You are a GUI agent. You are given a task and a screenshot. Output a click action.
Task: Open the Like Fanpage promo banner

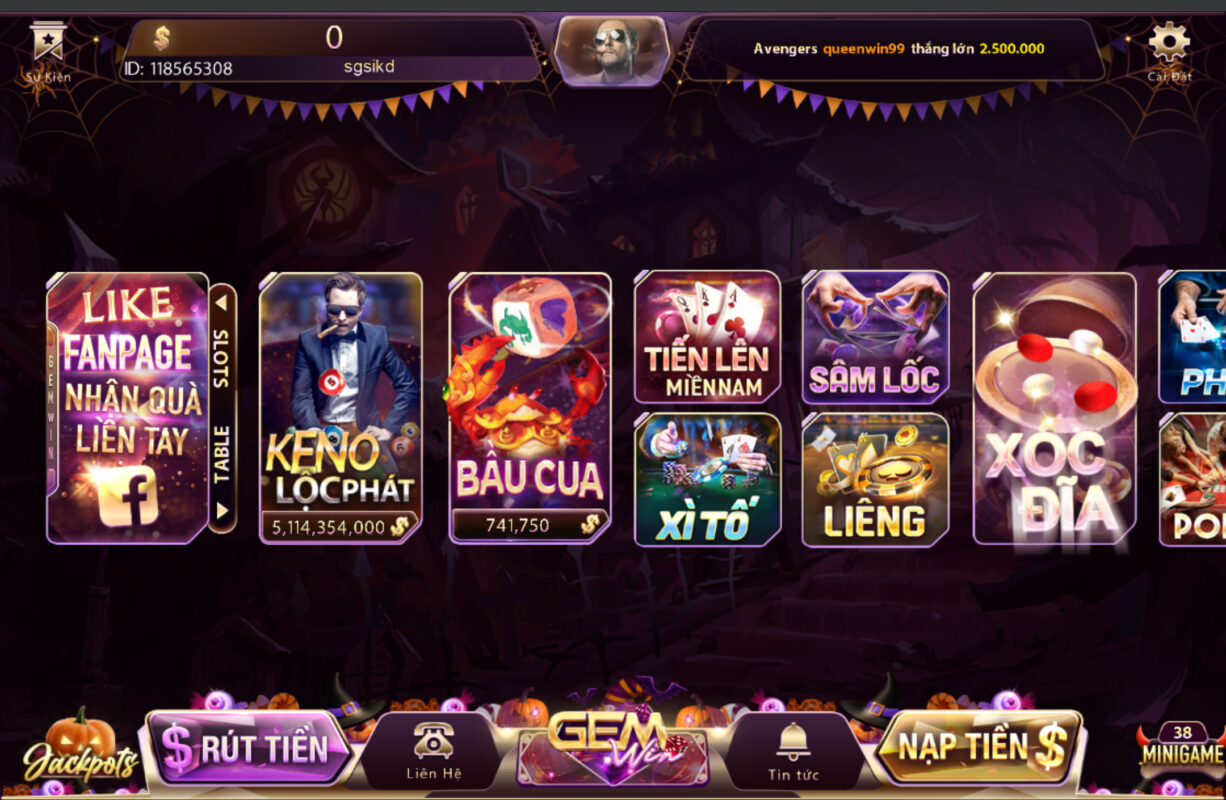tap(127, 408)
